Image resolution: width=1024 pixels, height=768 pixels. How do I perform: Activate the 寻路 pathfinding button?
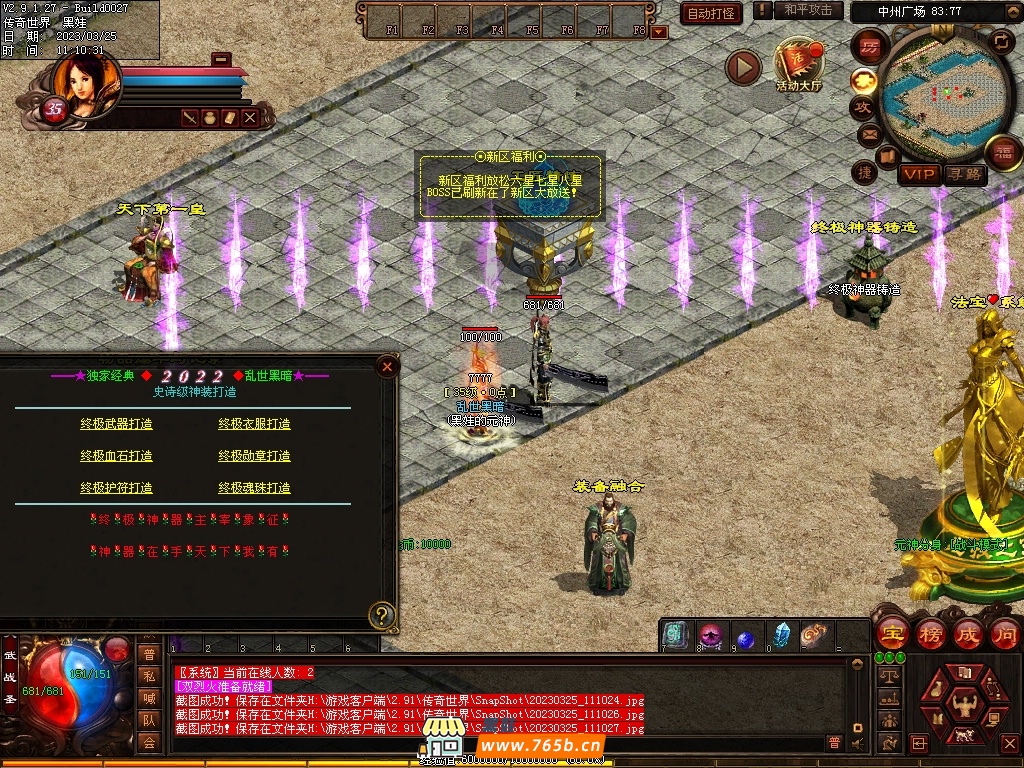964,174
